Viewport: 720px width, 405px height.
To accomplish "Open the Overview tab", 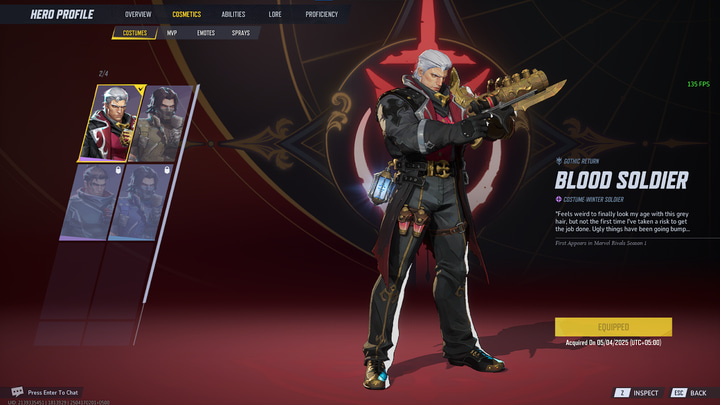I will pyautogui.click(x=138, y=15).
